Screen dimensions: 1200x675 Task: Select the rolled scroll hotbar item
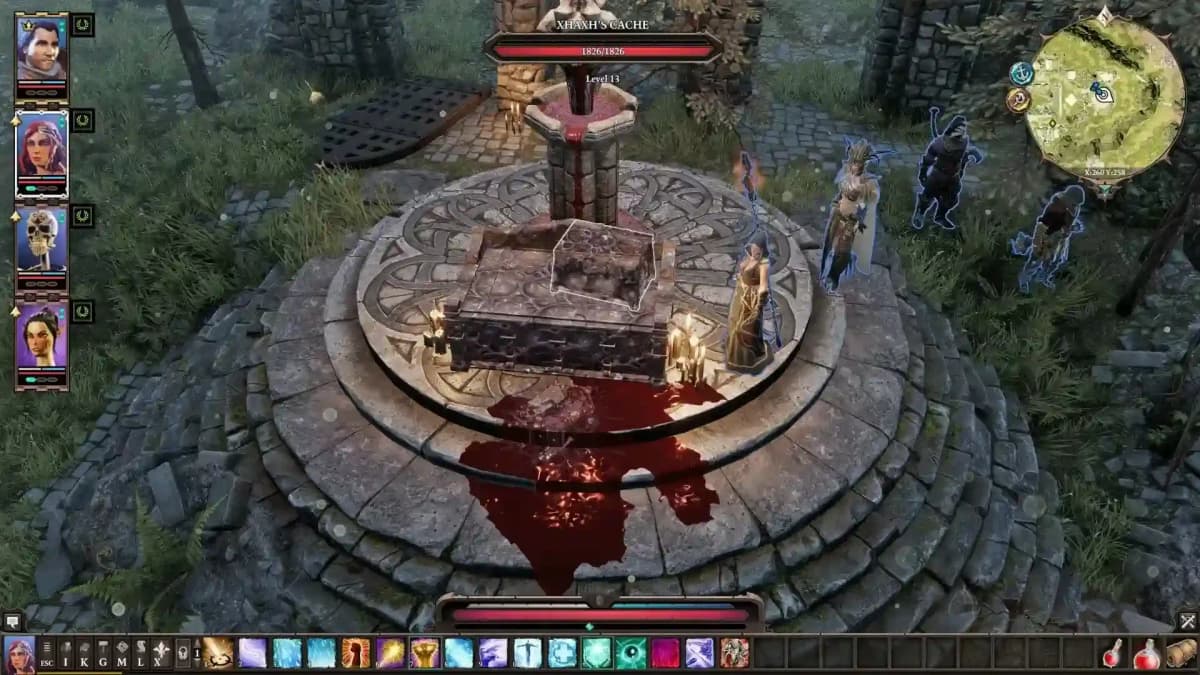[x=1181, y=653]
